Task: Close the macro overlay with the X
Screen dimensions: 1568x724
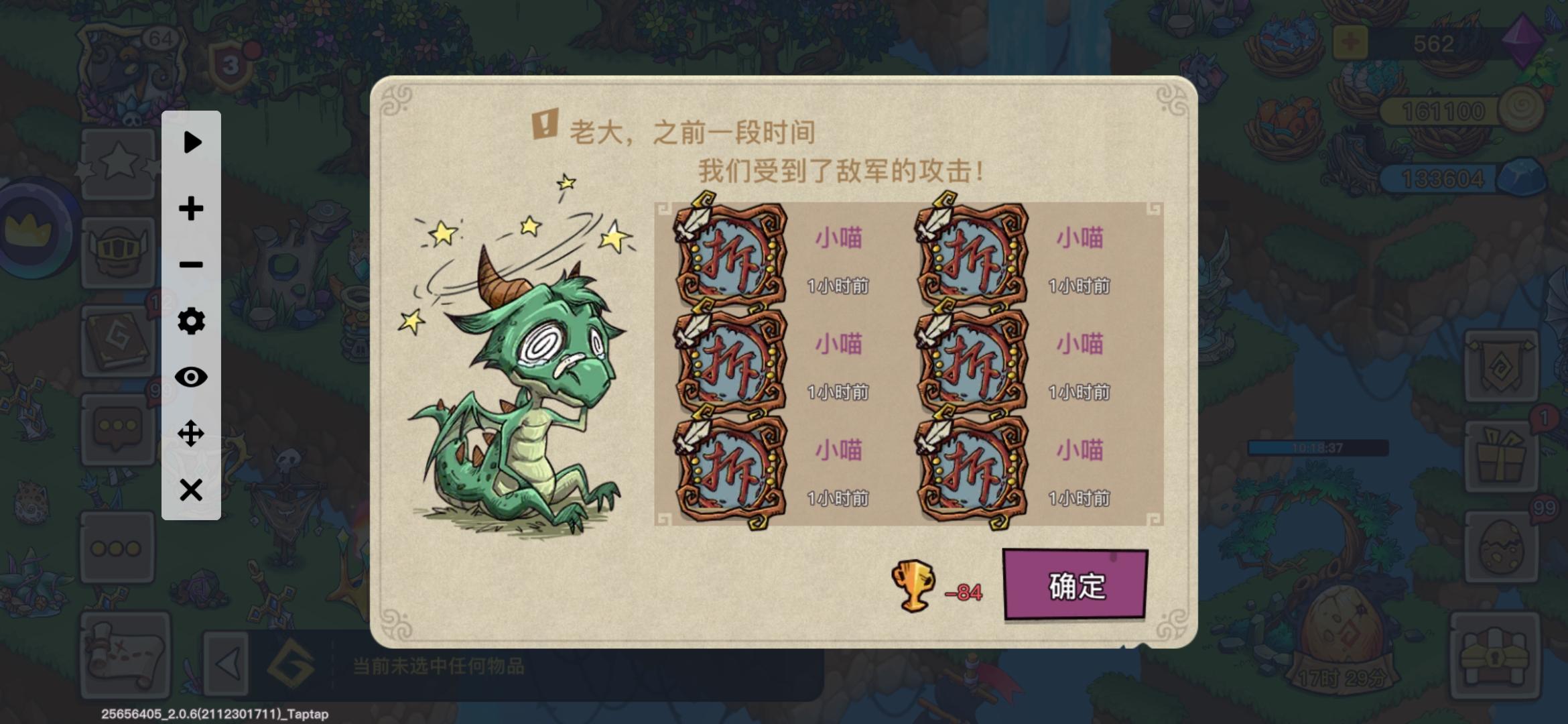Action: [192, 488]
